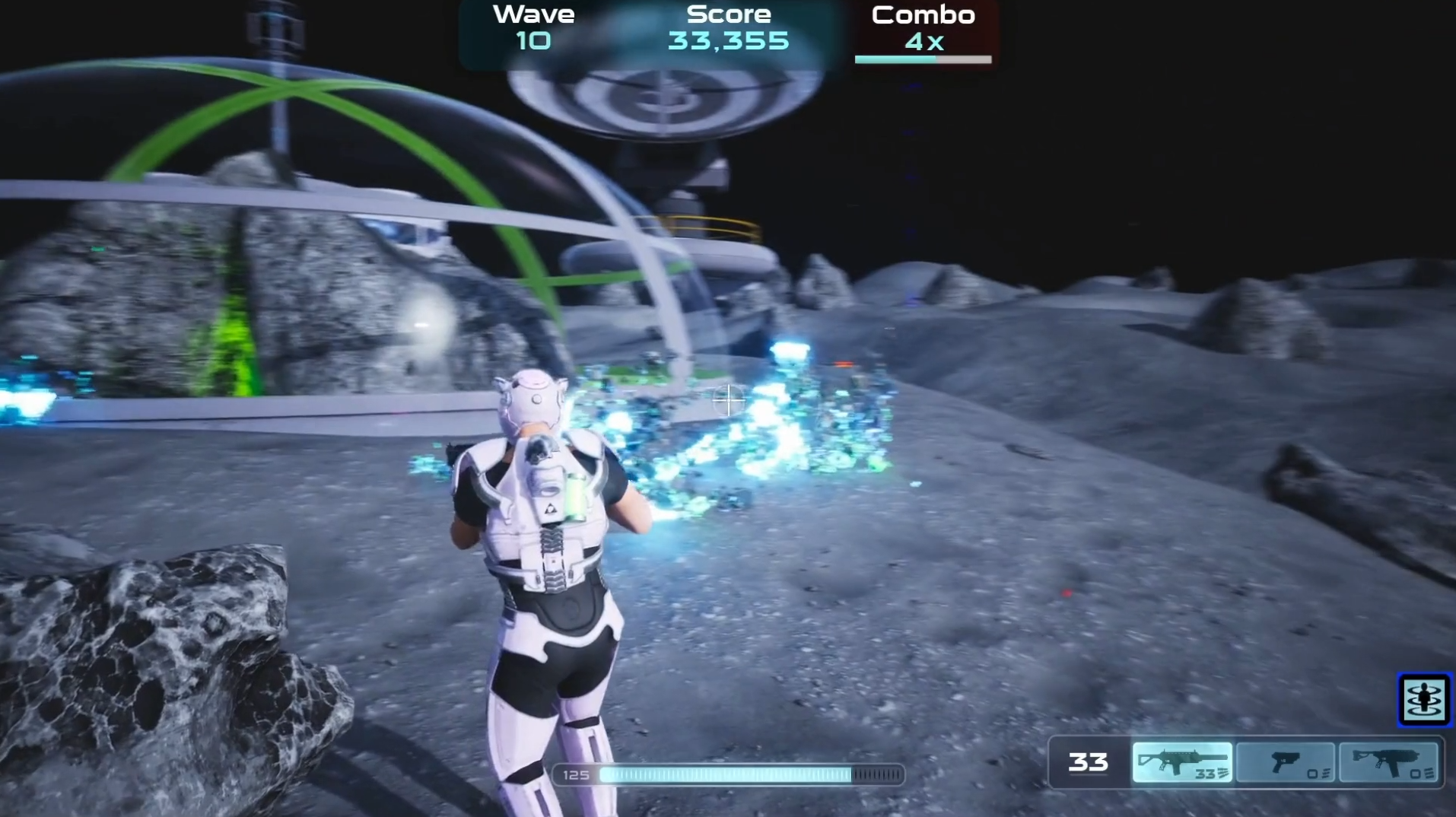Select the highlighted assault rifle weapon slot
1456x817 pixels.
[x=1181, y=762]
